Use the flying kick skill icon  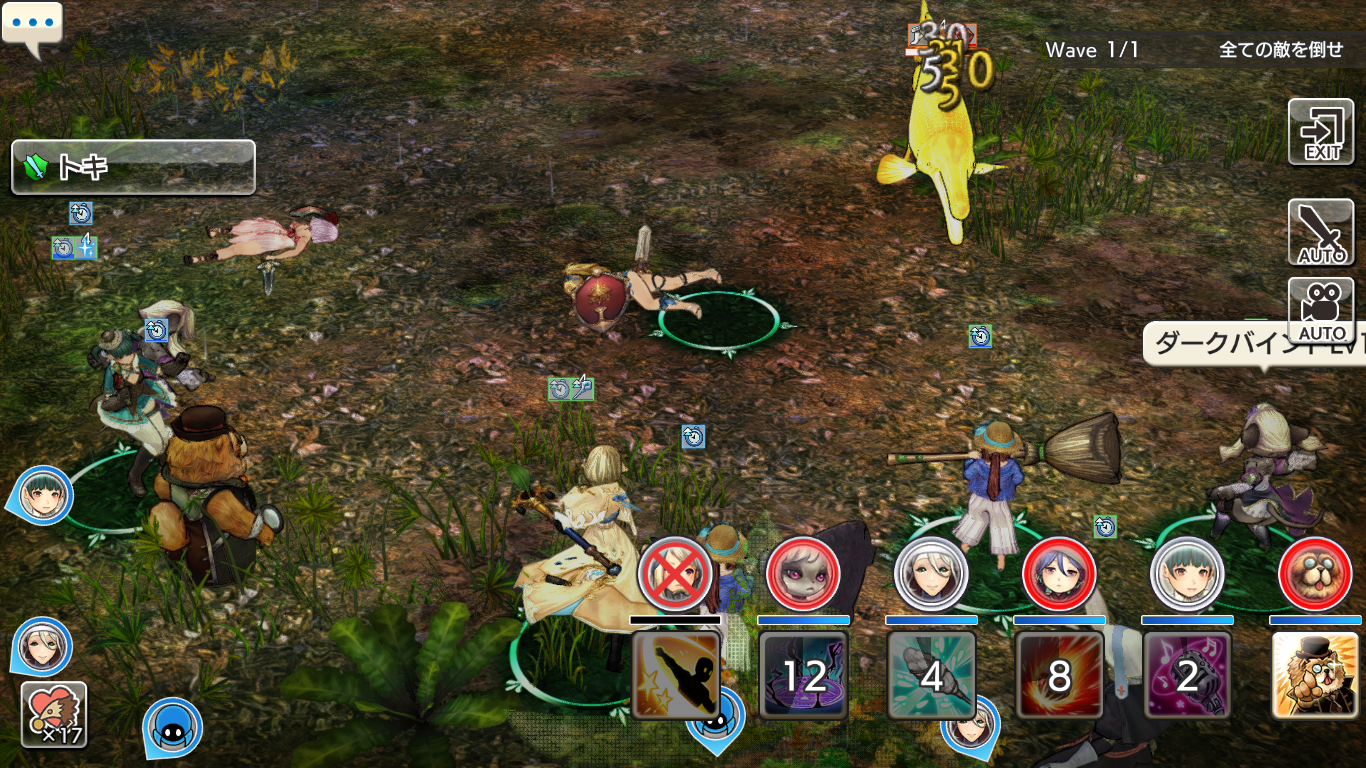676,675
